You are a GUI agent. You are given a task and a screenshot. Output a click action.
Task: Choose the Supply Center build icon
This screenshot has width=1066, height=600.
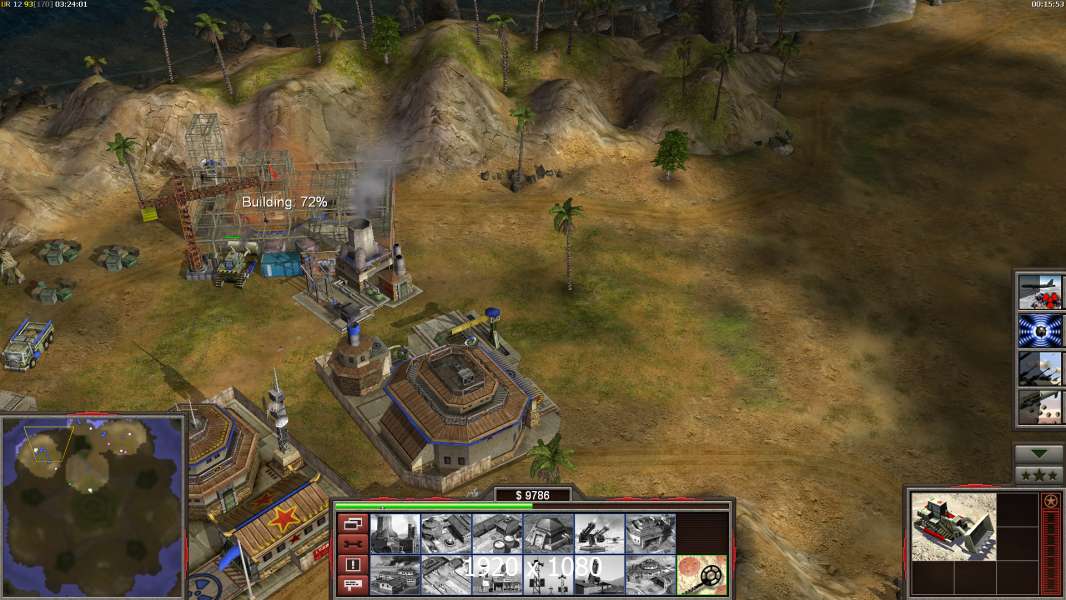click(x=496, y=534)
